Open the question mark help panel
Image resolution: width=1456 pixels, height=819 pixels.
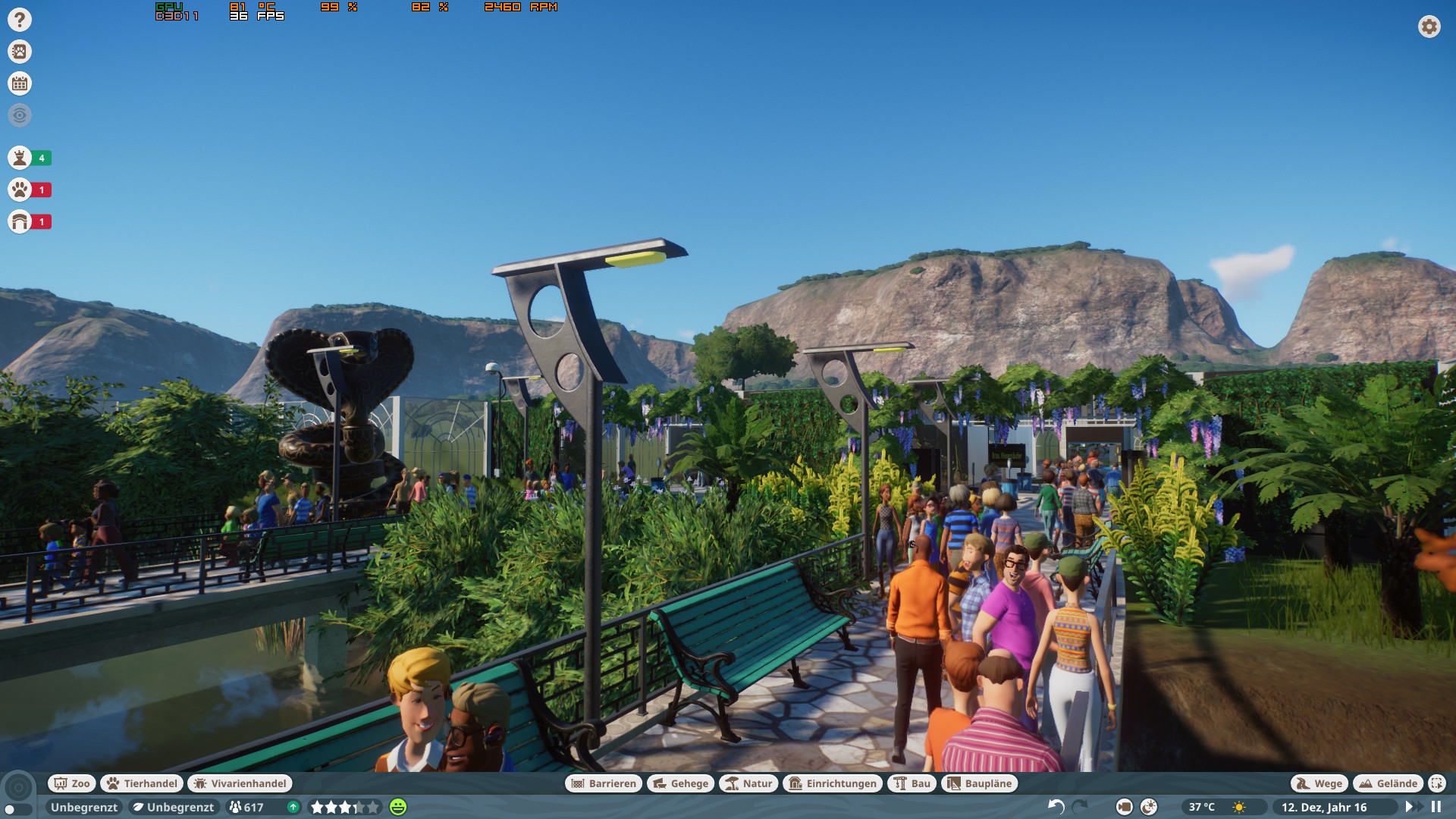20,20
